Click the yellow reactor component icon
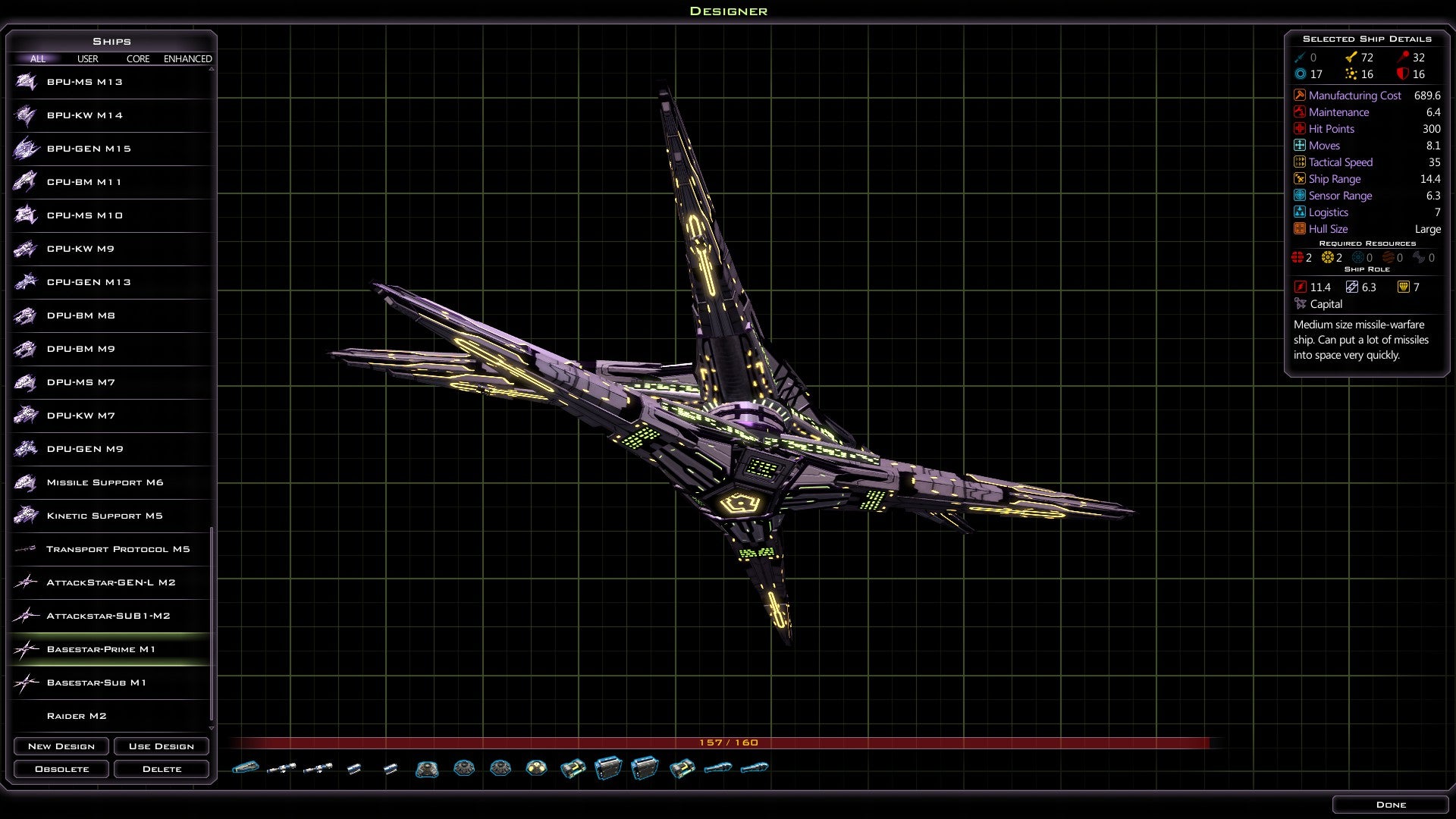This screenshot has height=819, width=1456. tap(537, 767)
